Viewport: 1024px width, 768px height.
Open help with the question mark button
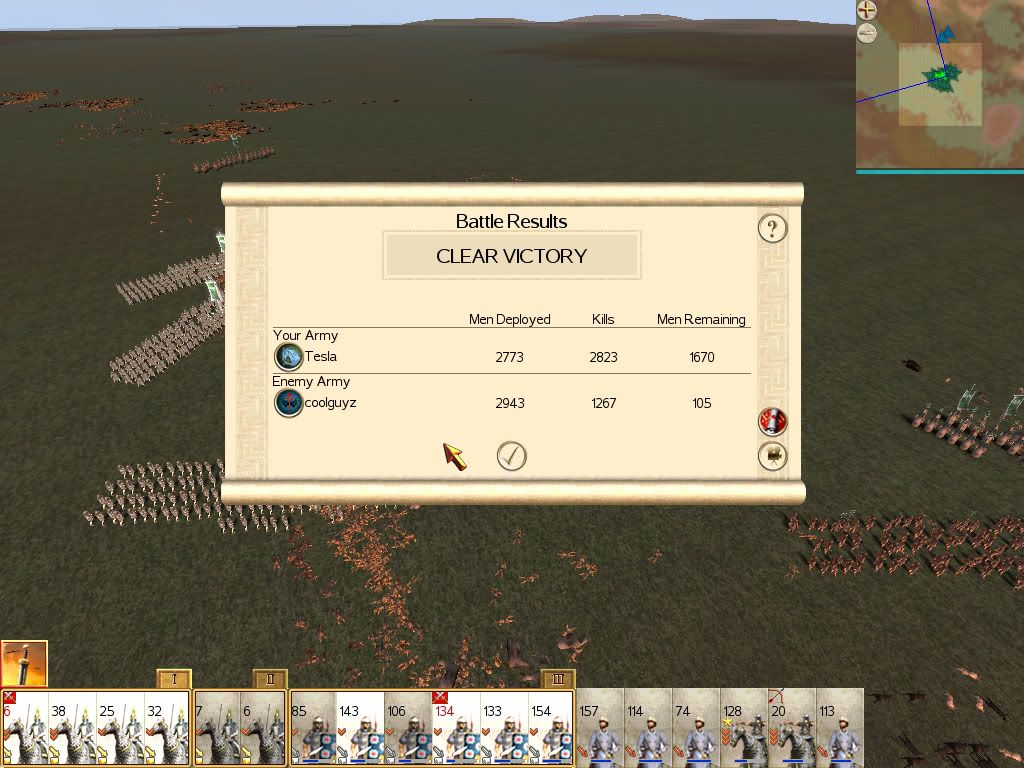click(x=772, y=228)
